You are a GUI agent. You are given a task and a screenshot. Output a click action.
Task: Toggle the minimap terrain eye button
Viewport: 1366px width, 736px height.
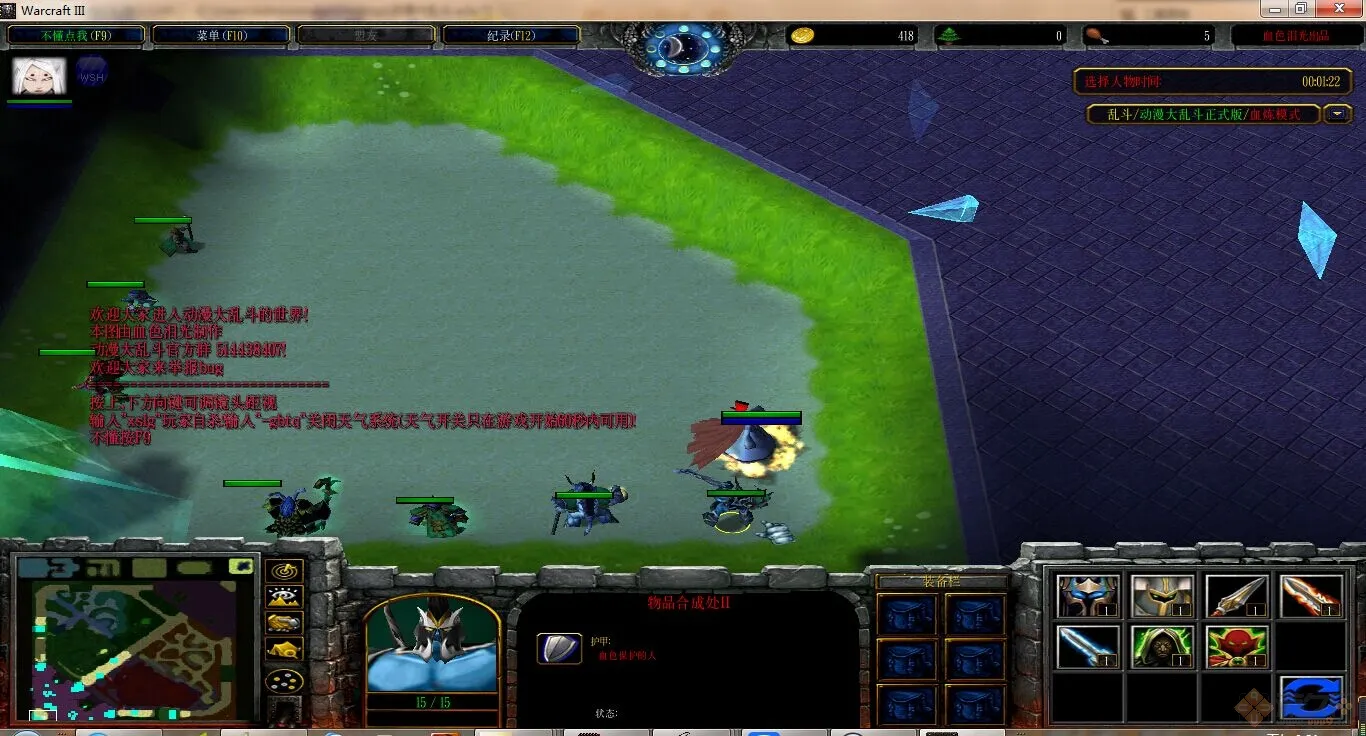point(284,598)
